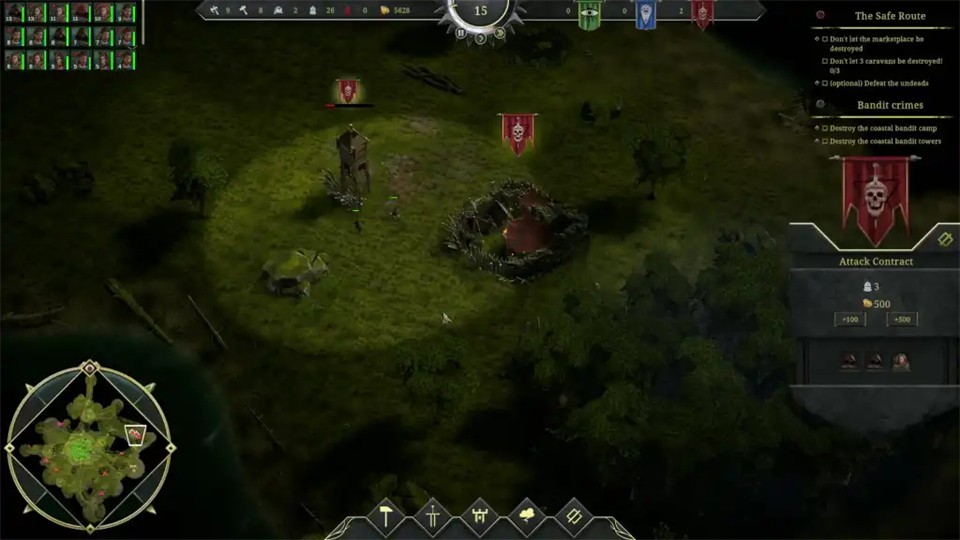Open the hammer build menu
The height and width of the screenshot is (540, 960).
coord(385,517)
